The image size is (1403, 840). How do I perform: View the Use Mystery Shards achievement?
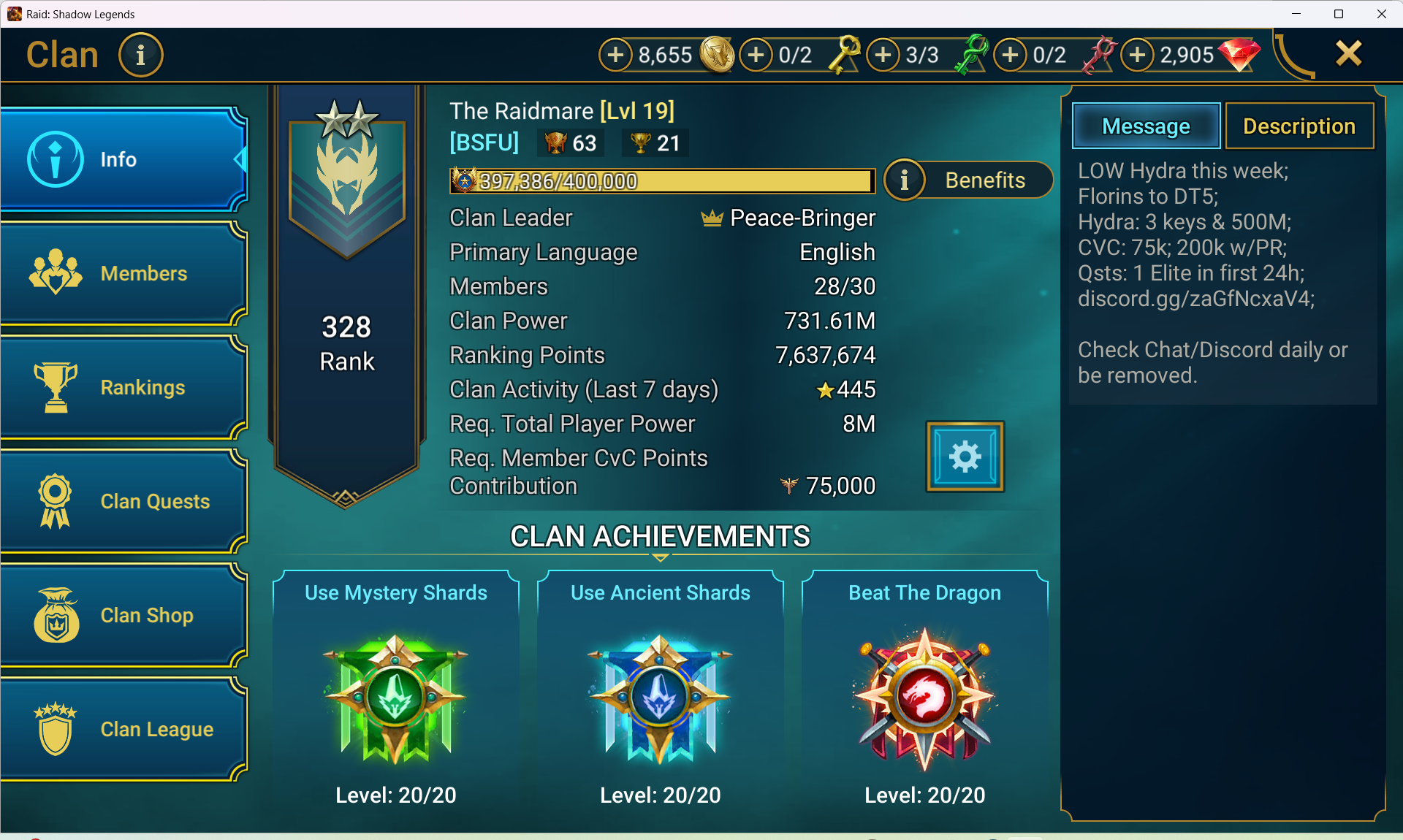(395, 694)
